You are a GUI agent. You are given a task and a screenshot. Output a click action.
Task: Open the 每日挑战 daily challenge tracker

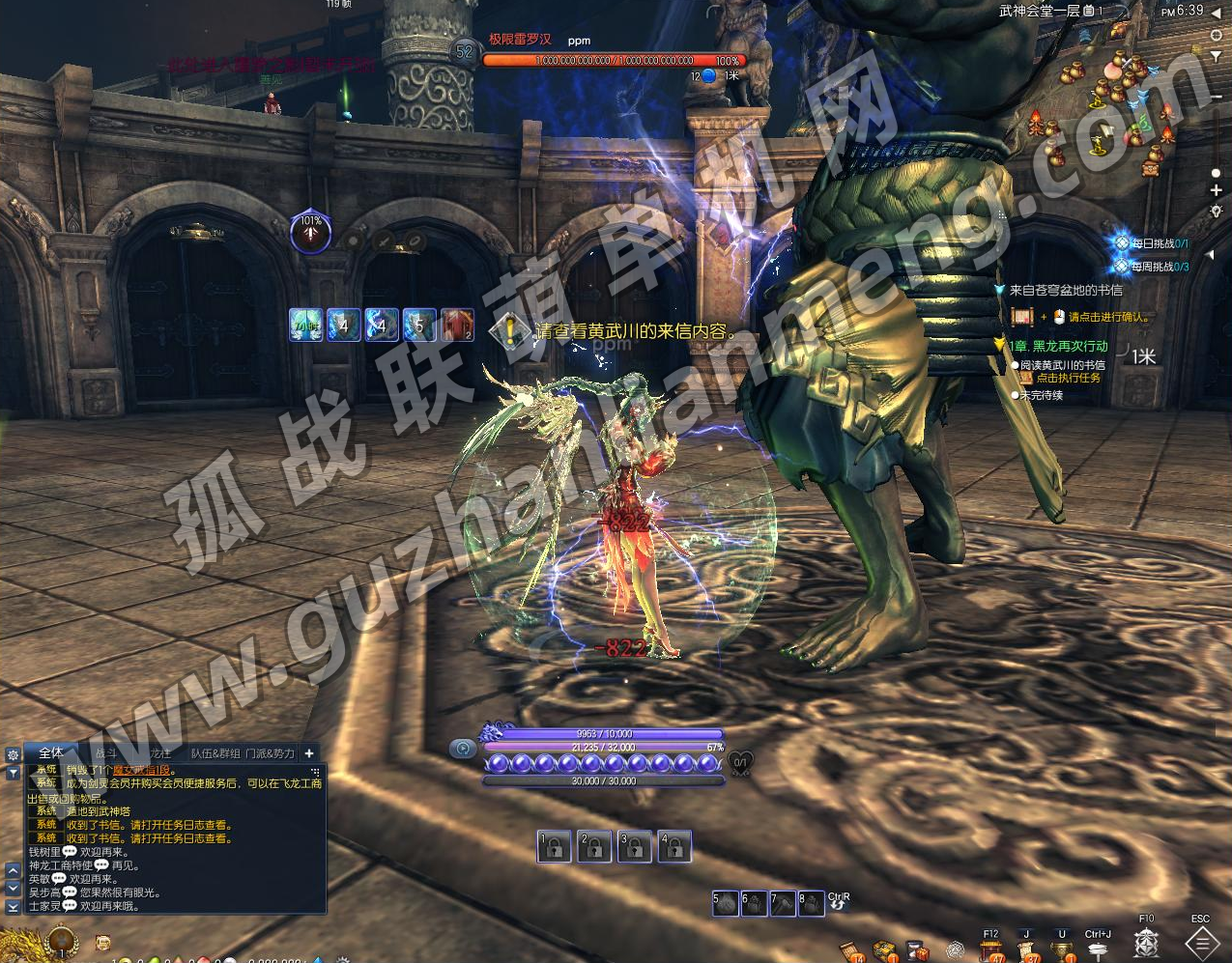pyautogui.click(x=1153, y=244)
